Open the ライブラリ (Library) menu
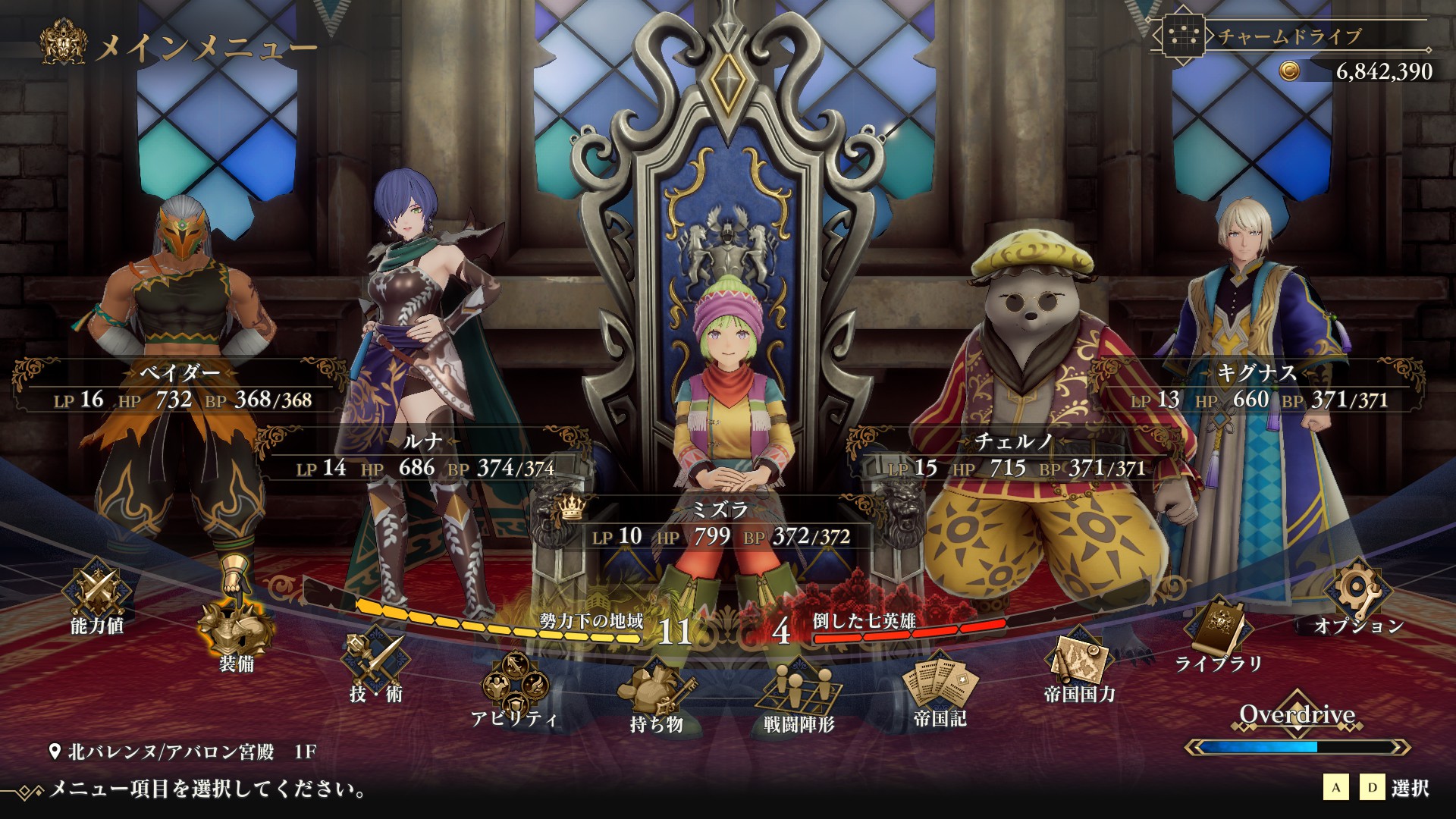Screen dimensions: 1456x819 (1219, 633)
